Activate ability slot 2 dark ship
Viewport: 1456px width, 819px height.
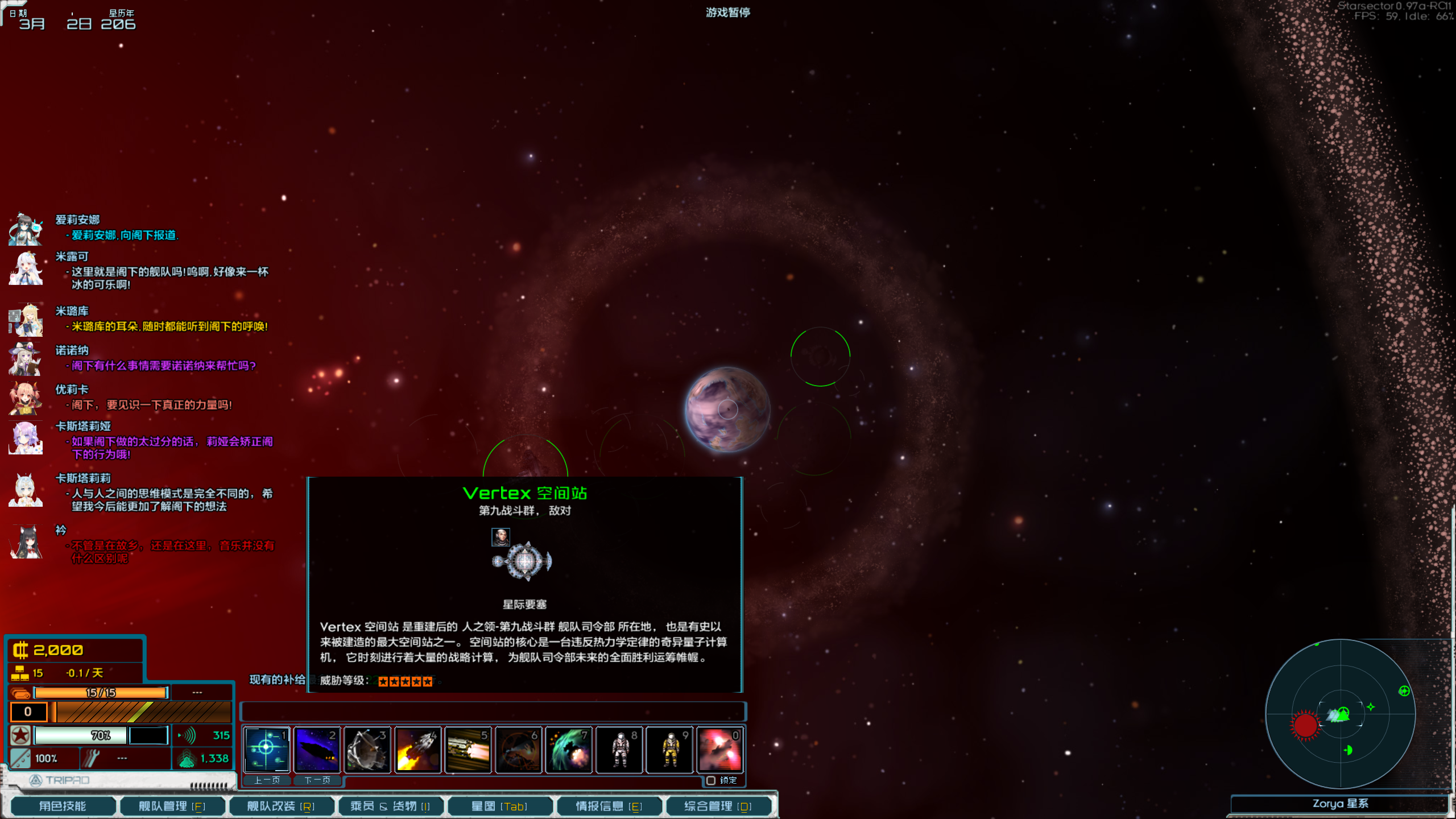tap(317, 750)
